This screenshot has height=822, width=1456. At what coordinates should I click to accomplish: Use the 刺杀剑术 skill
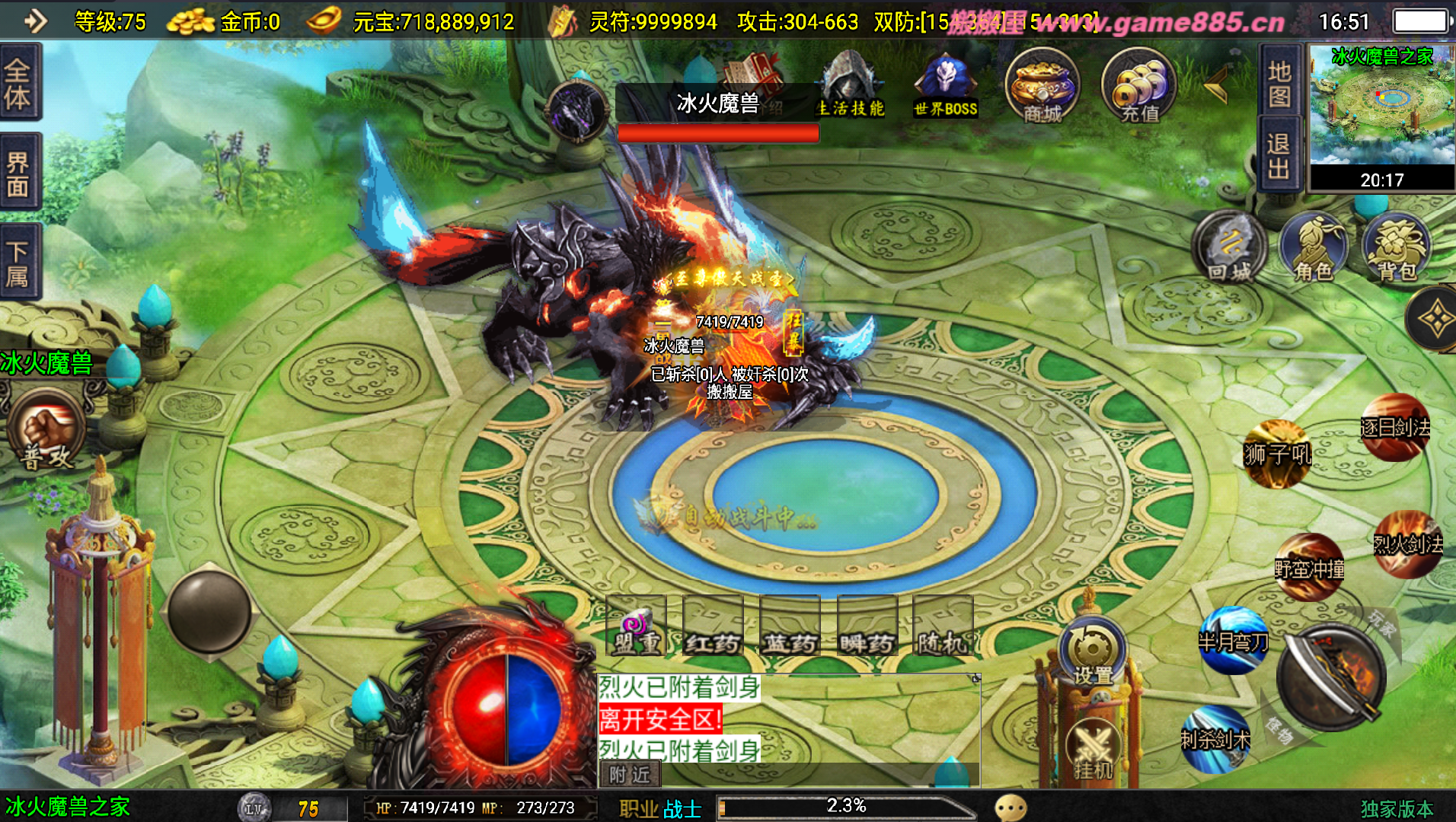[x=1215, y=738]
